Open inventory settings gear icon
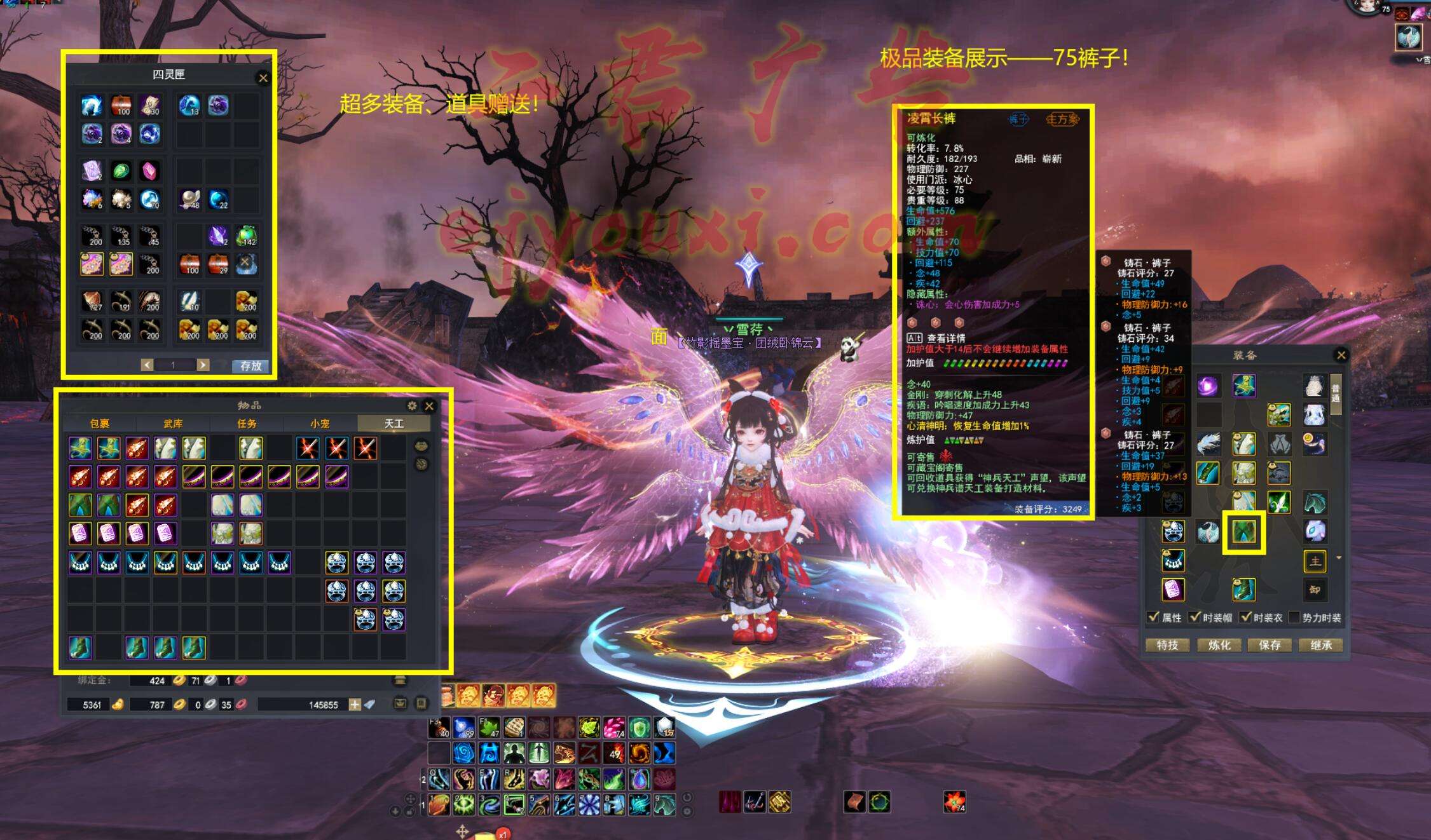Viewport: 1431px width, 840px height. pyautogui.click(x=412, y=405)
